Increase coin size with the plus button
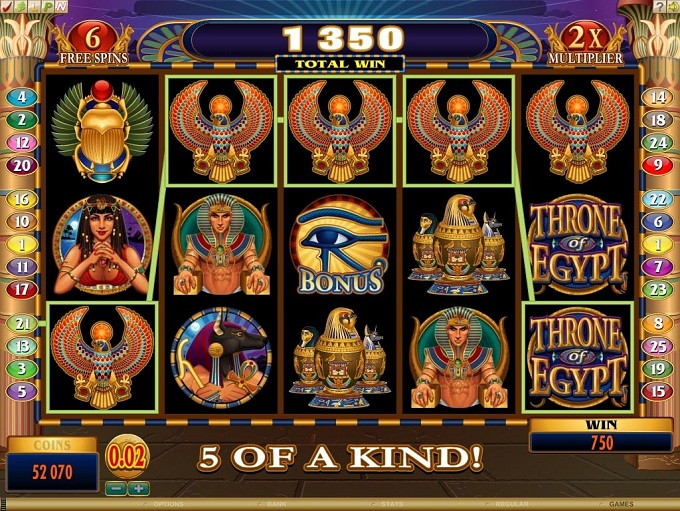 coord(137,489)
